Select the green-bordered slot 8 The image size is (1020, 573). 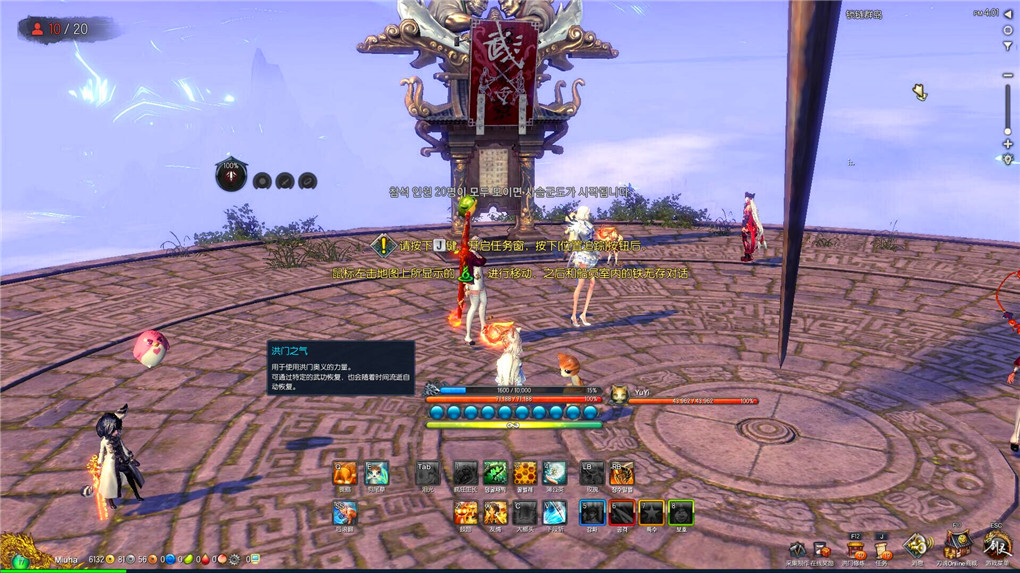pos(681,514)
